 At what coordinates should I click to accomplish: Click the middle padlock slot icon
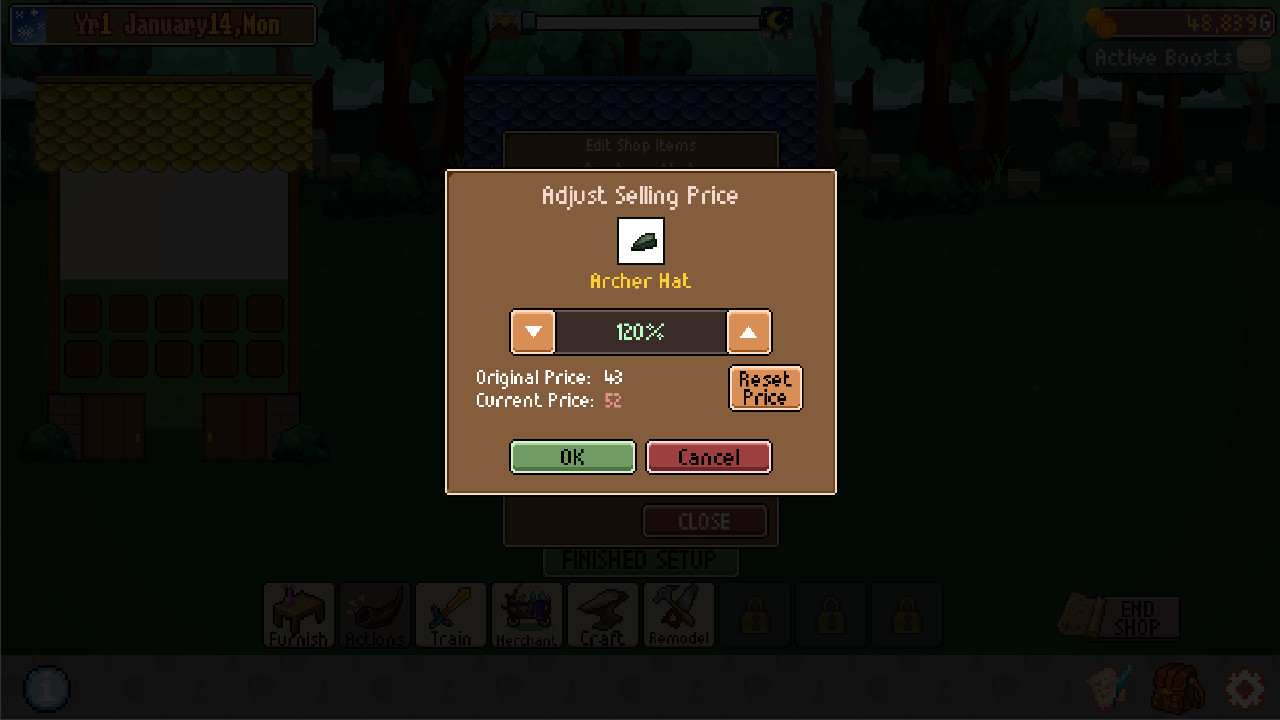click(x=831, y=615)
